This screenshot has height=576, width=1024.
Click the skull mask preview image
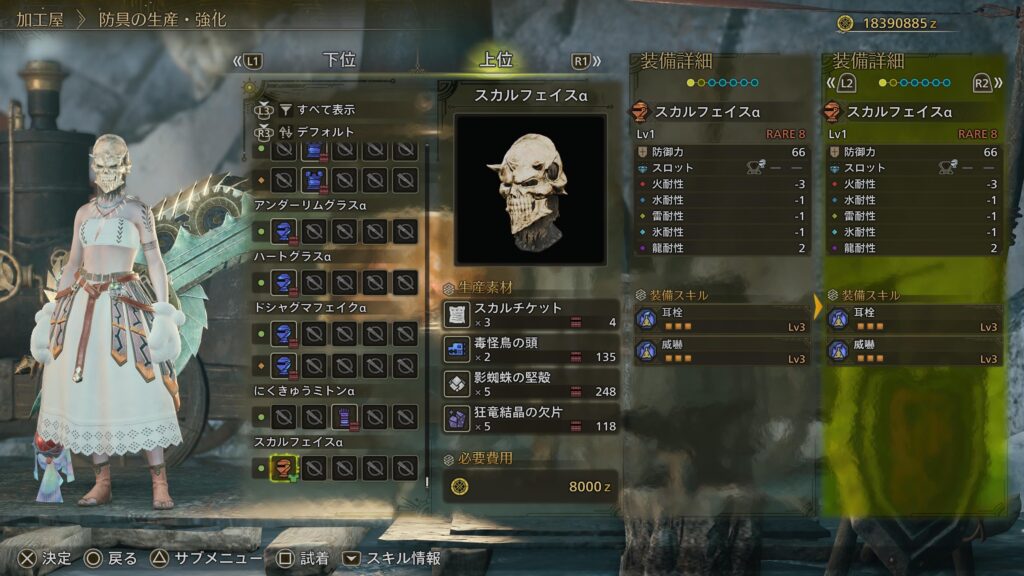click(x=530, y=189)
